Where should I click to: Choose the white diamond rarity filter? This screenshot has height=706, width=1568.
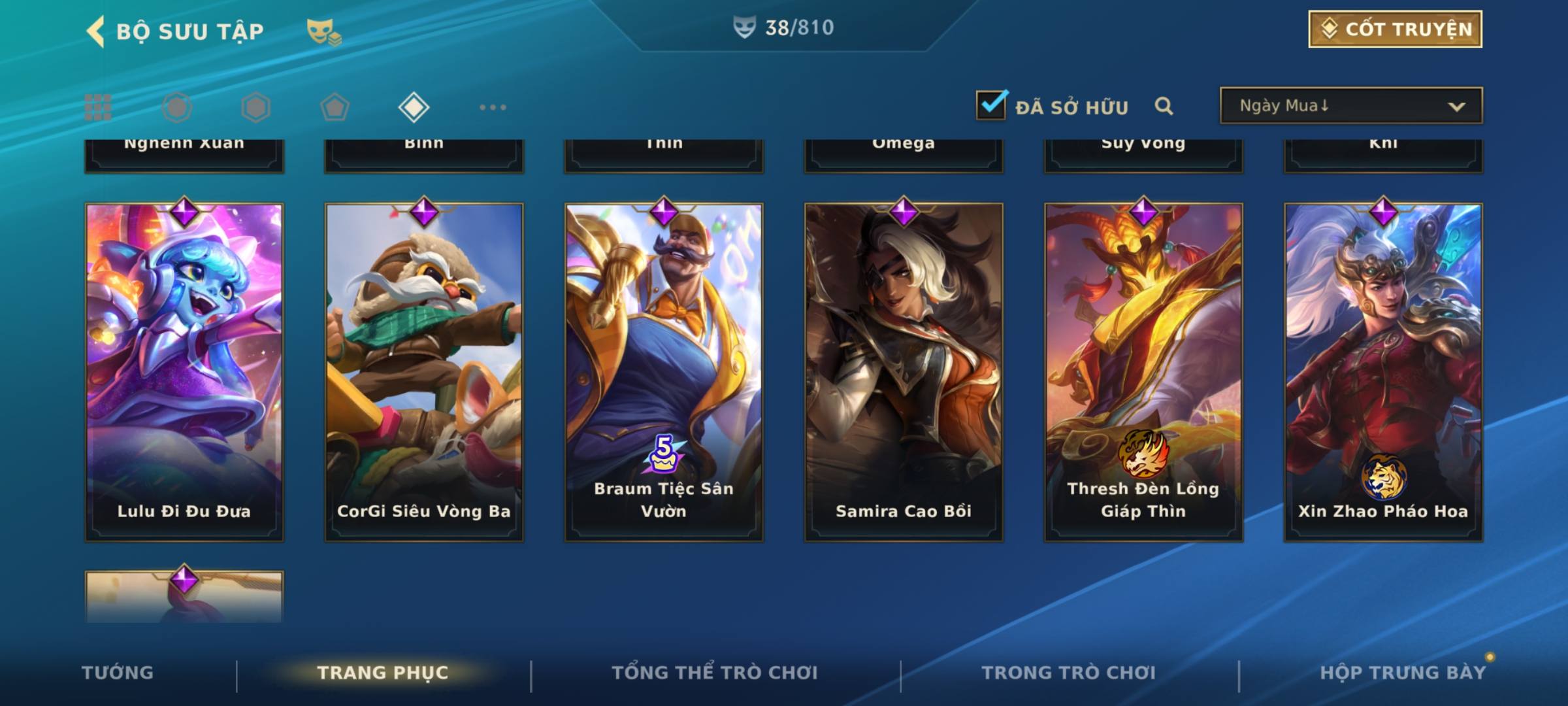pyautogui.click(x=414, y=107)
